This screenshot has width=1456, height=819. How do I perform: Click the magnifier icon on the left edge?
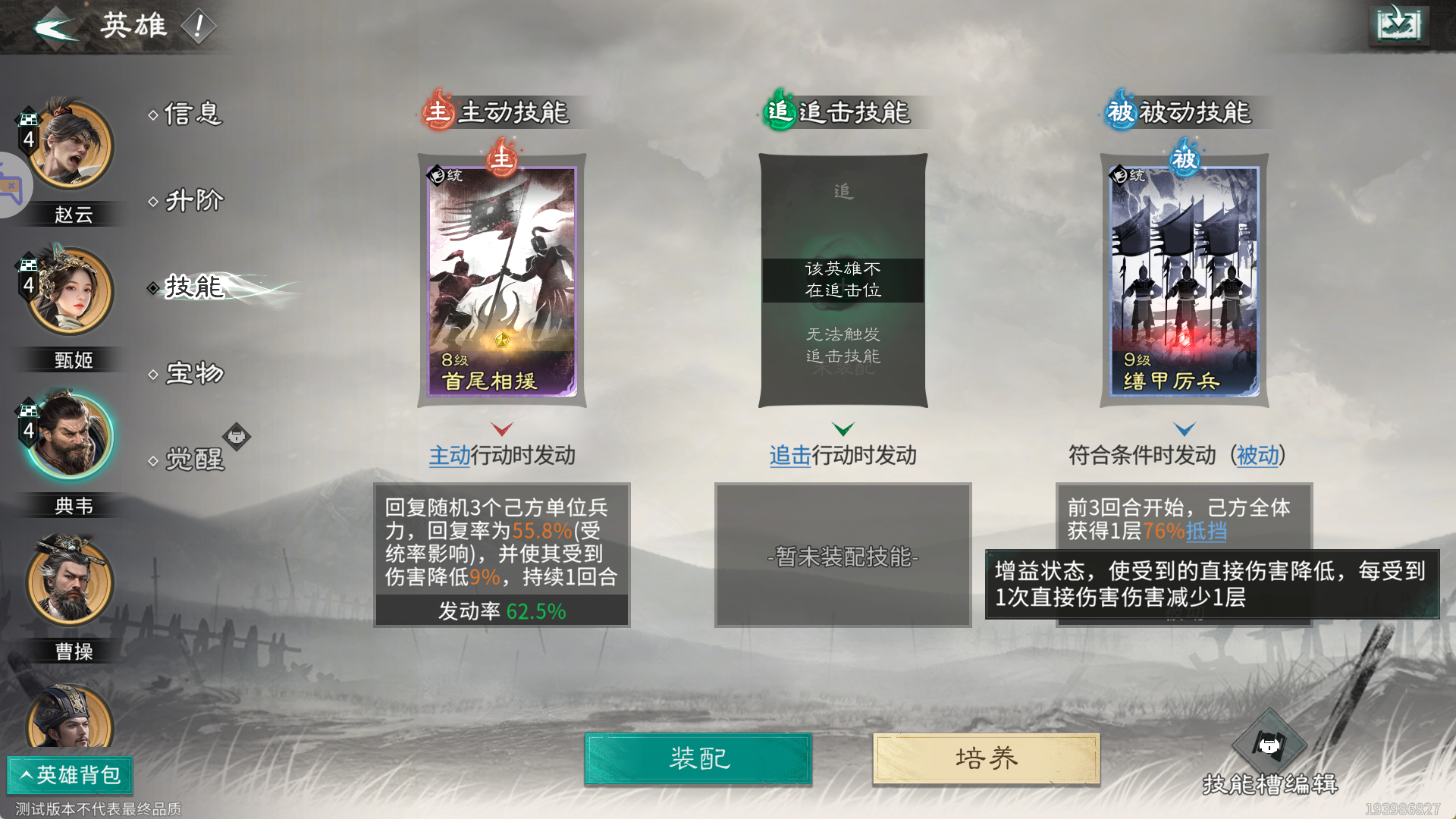(x=11, y=184)
